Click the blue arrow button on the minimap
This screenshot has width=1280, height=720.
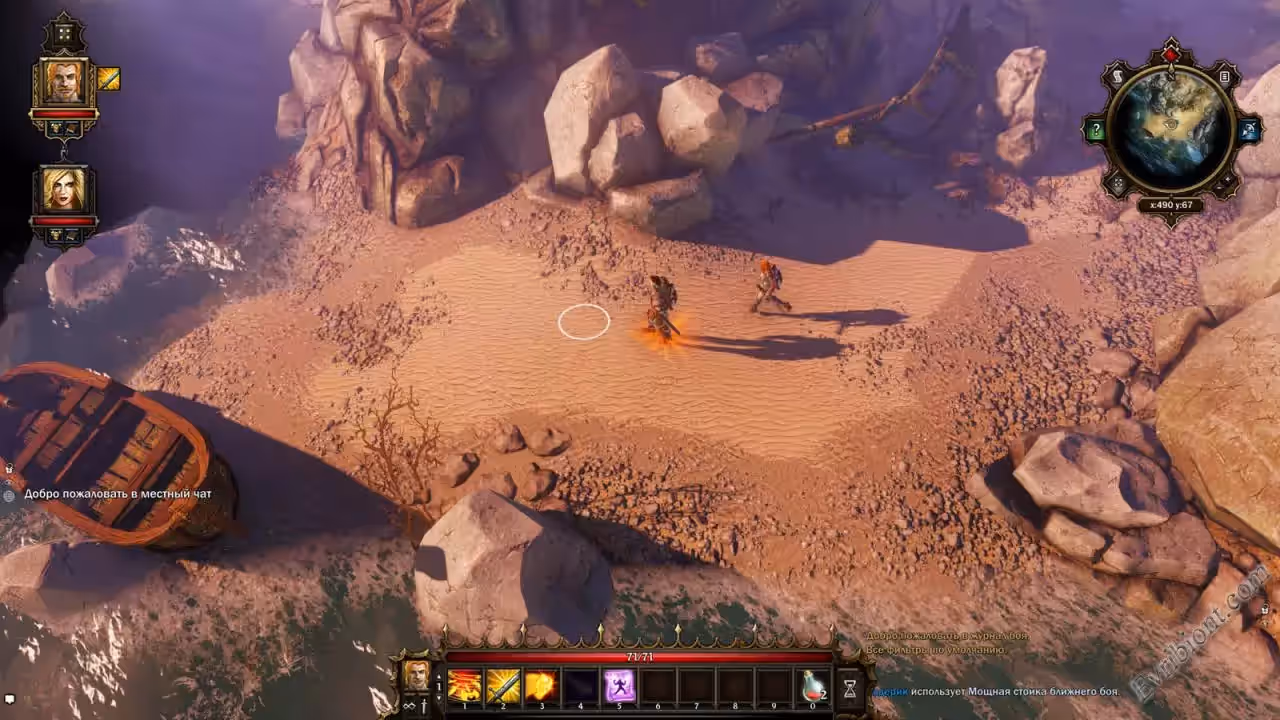[1248, 130]
